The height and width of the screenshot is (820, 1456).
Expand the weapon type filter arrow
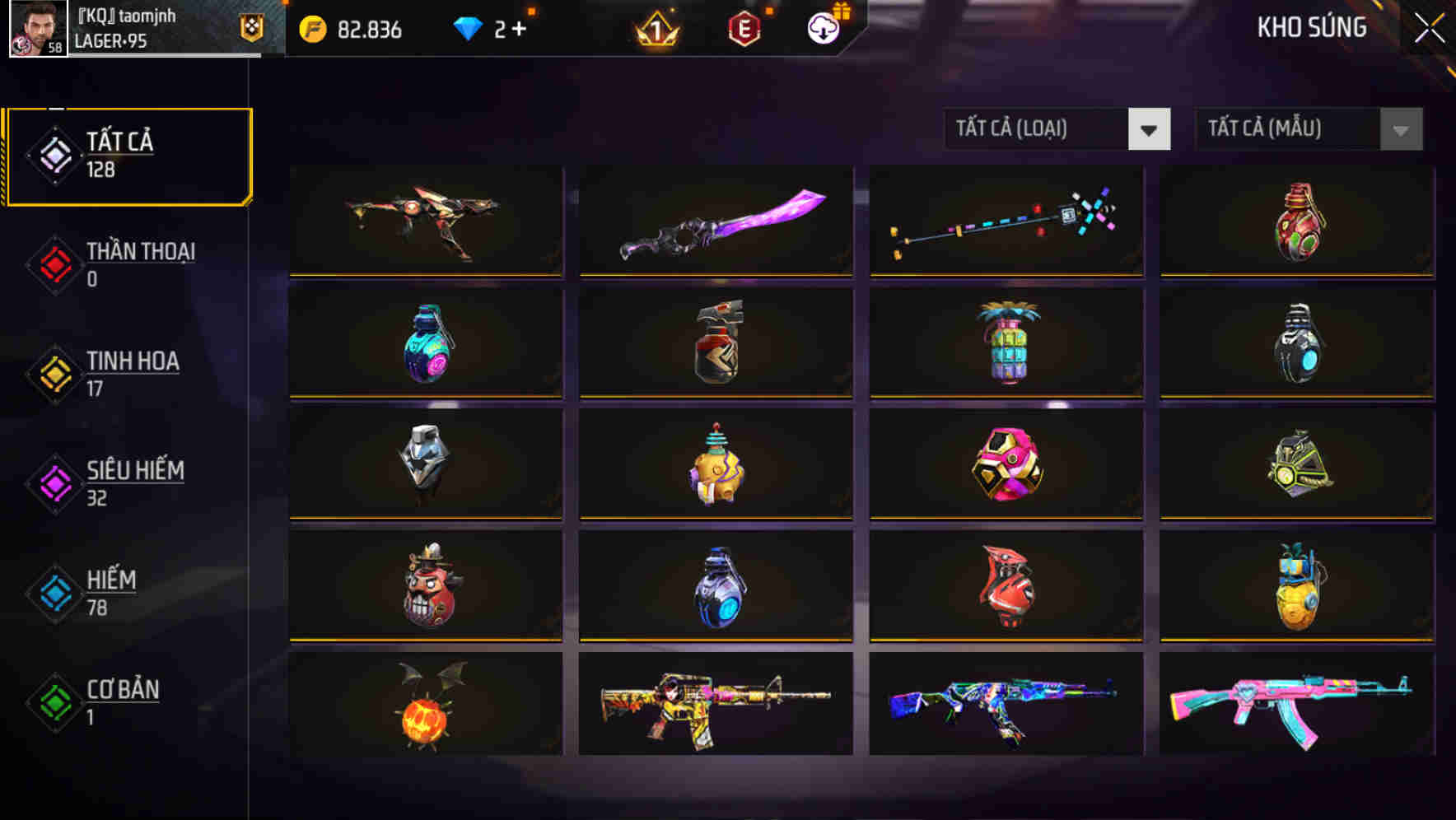[1150, 129]
